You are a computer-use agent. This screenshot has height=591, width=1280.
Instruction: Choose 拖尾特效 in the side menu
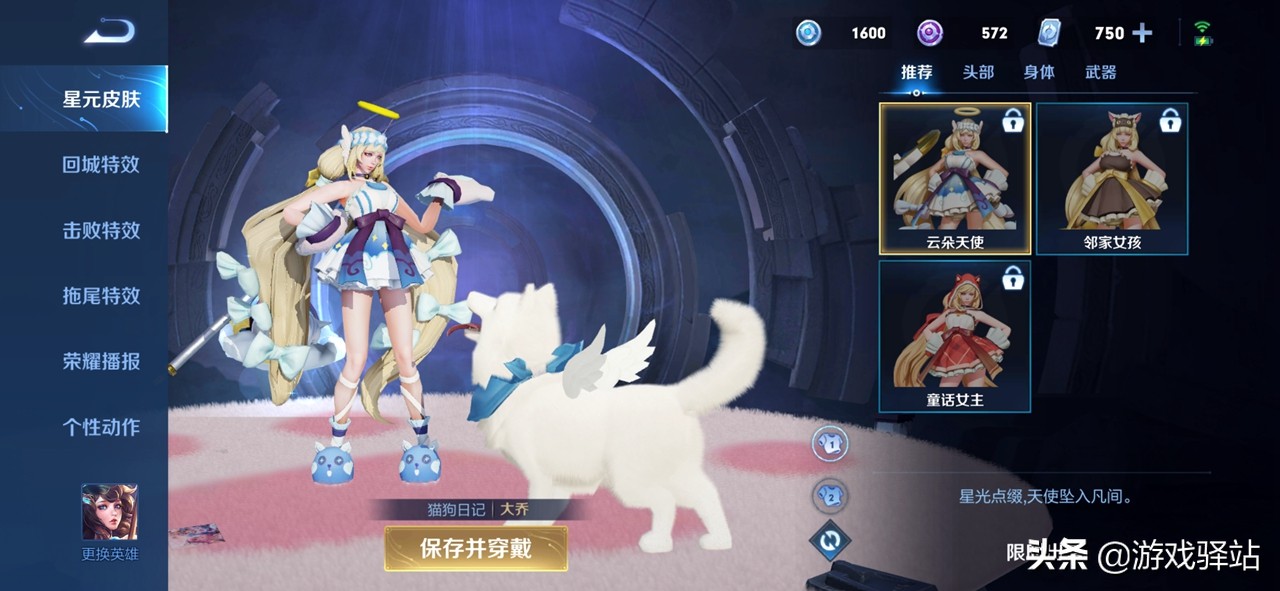click(101, 296)
